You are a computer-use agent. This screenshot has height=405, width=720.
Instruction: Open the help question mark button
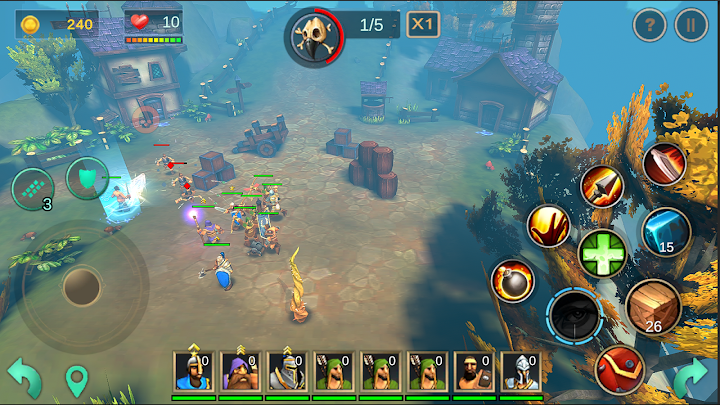pyautogui.click(x=650, y=25)
